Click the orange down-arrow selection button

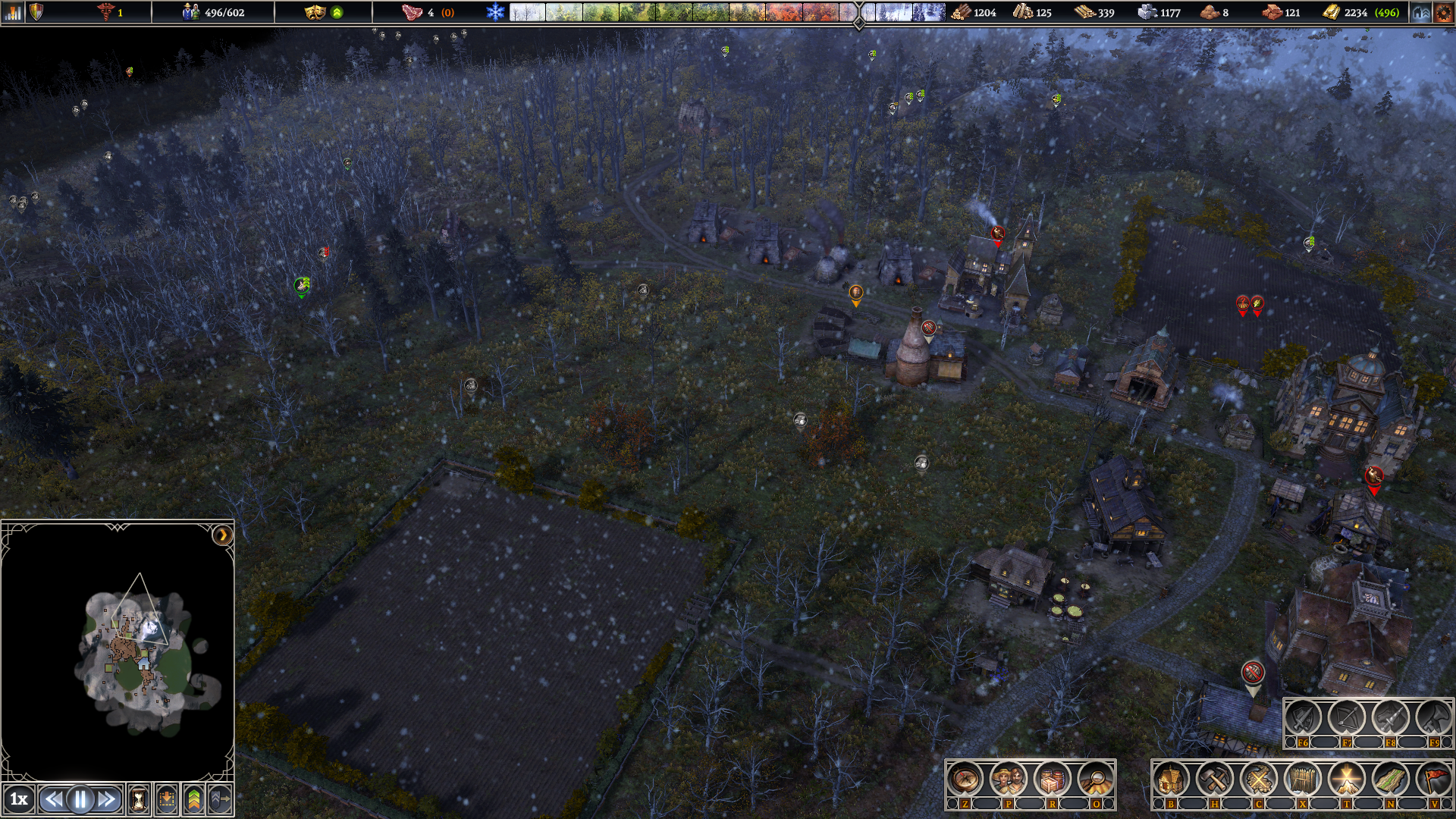(x=167, y=799)
